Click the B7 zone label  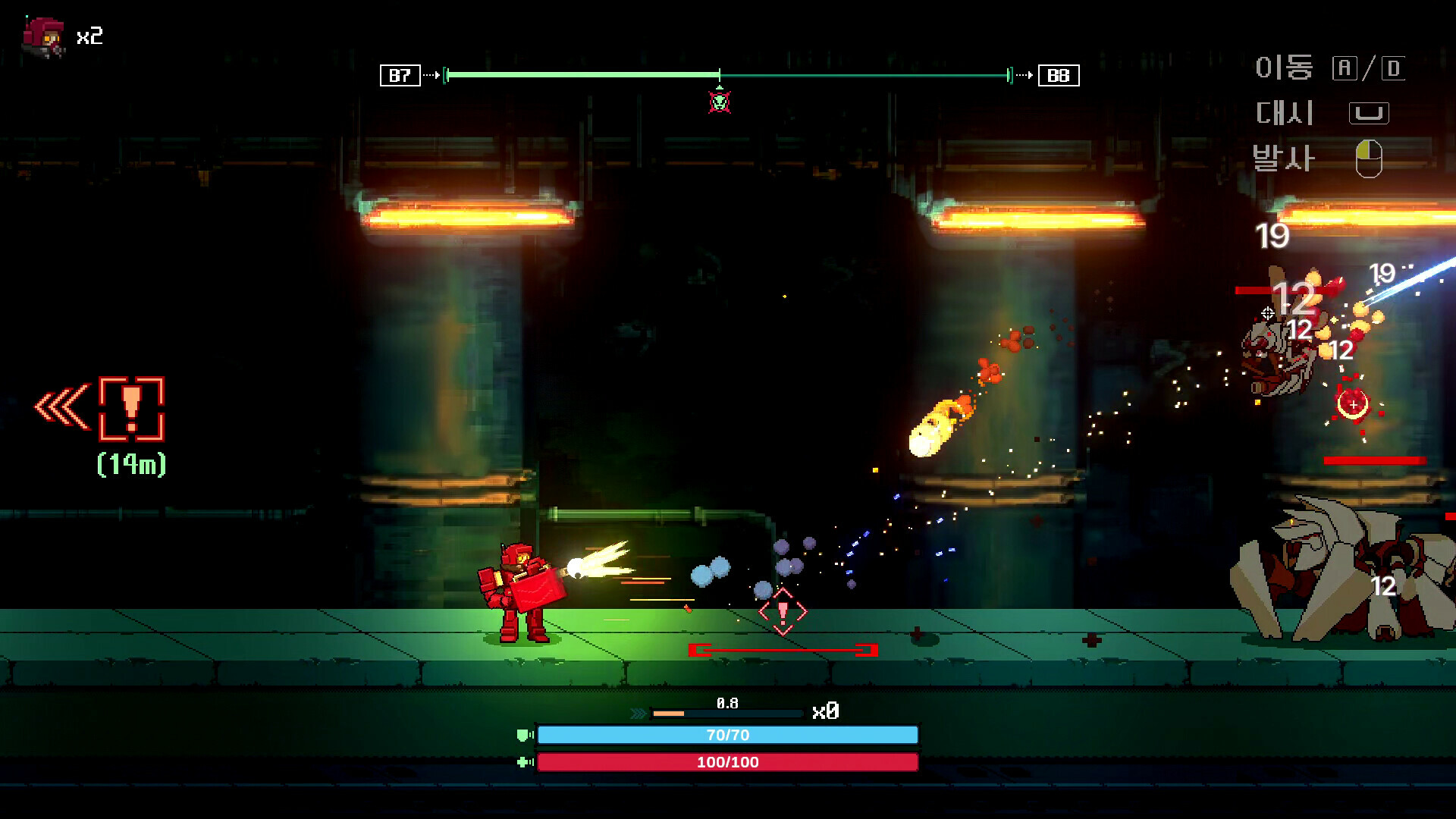pyautogui.click(x=400, y=75)
